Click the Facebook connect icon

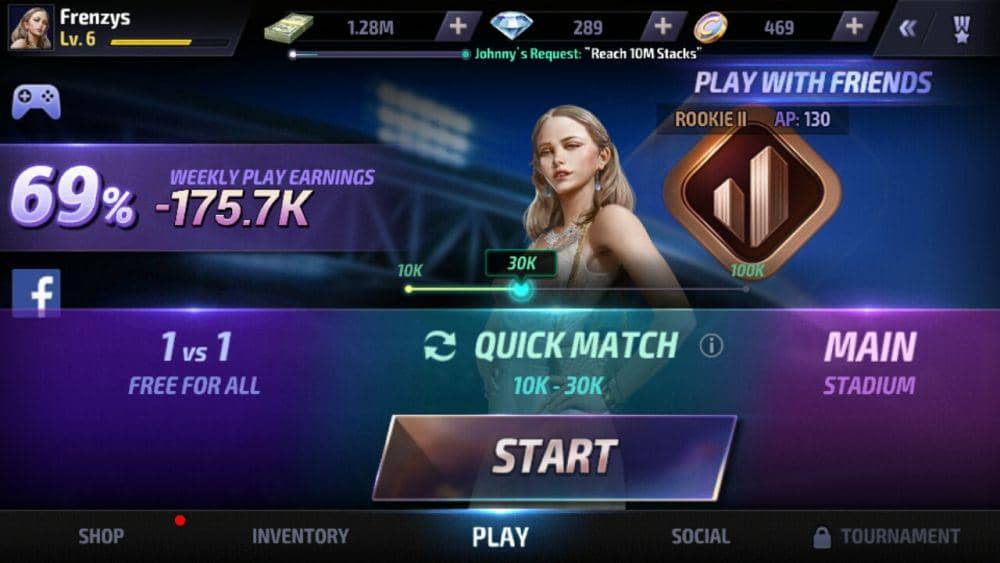(36, 292)
